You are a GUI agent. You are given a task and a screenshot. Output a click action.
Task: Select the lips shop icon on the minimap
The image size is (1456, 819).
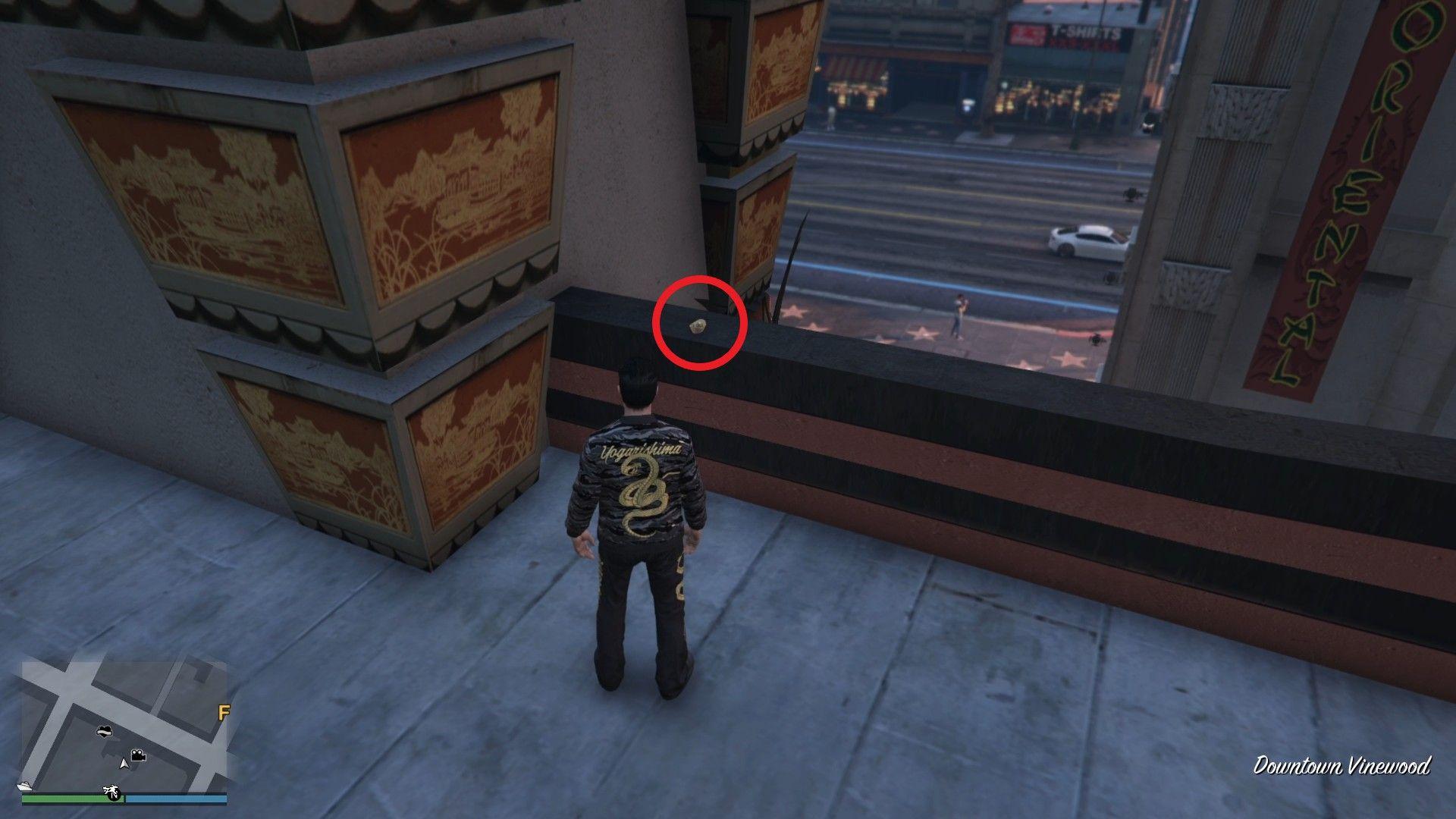pyautogui.click(x=104, y=731)
